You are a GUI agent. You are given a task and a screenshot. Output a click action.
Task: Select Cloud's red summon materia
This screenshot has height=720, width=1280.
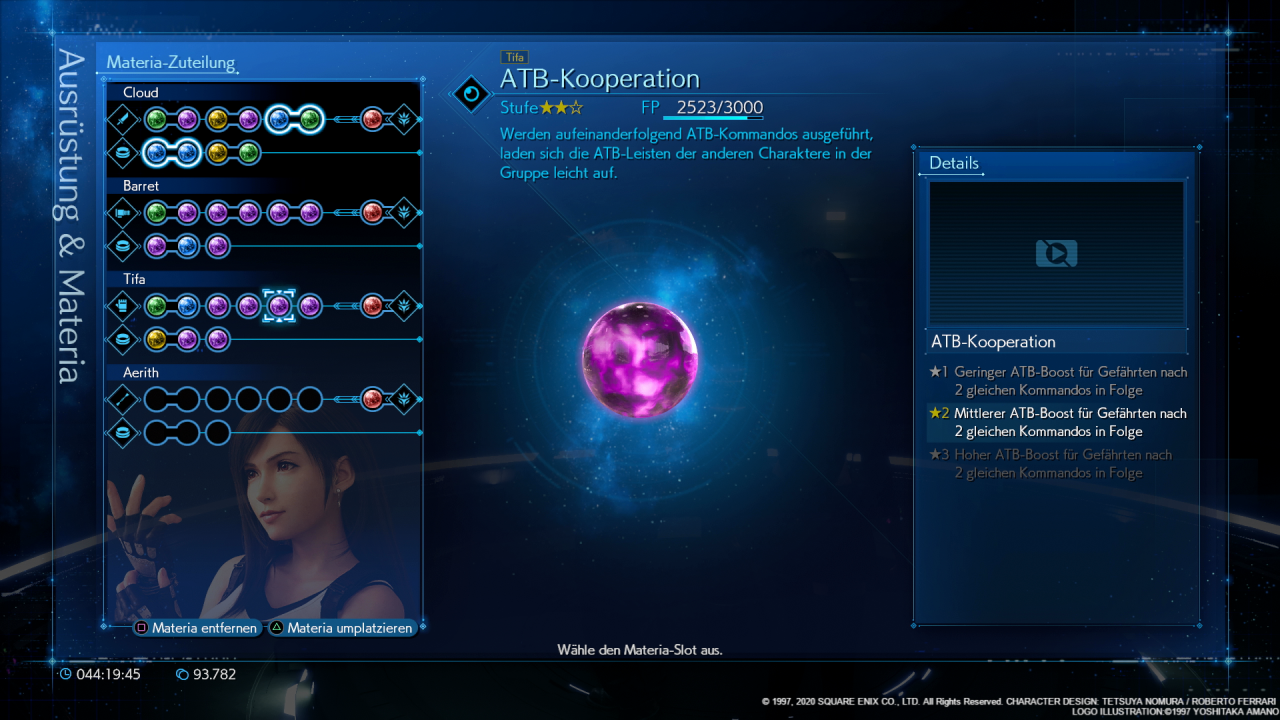372,120
